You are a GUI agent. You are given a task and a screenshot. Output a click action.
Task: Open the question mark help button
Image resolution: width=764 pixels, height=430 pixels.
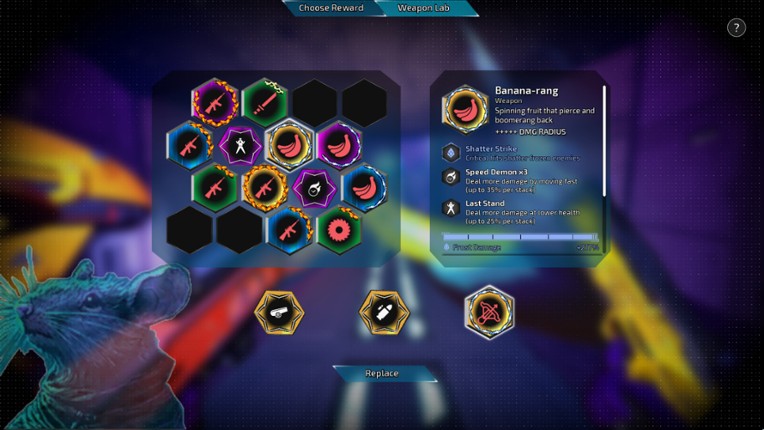[x=736, y=28]
